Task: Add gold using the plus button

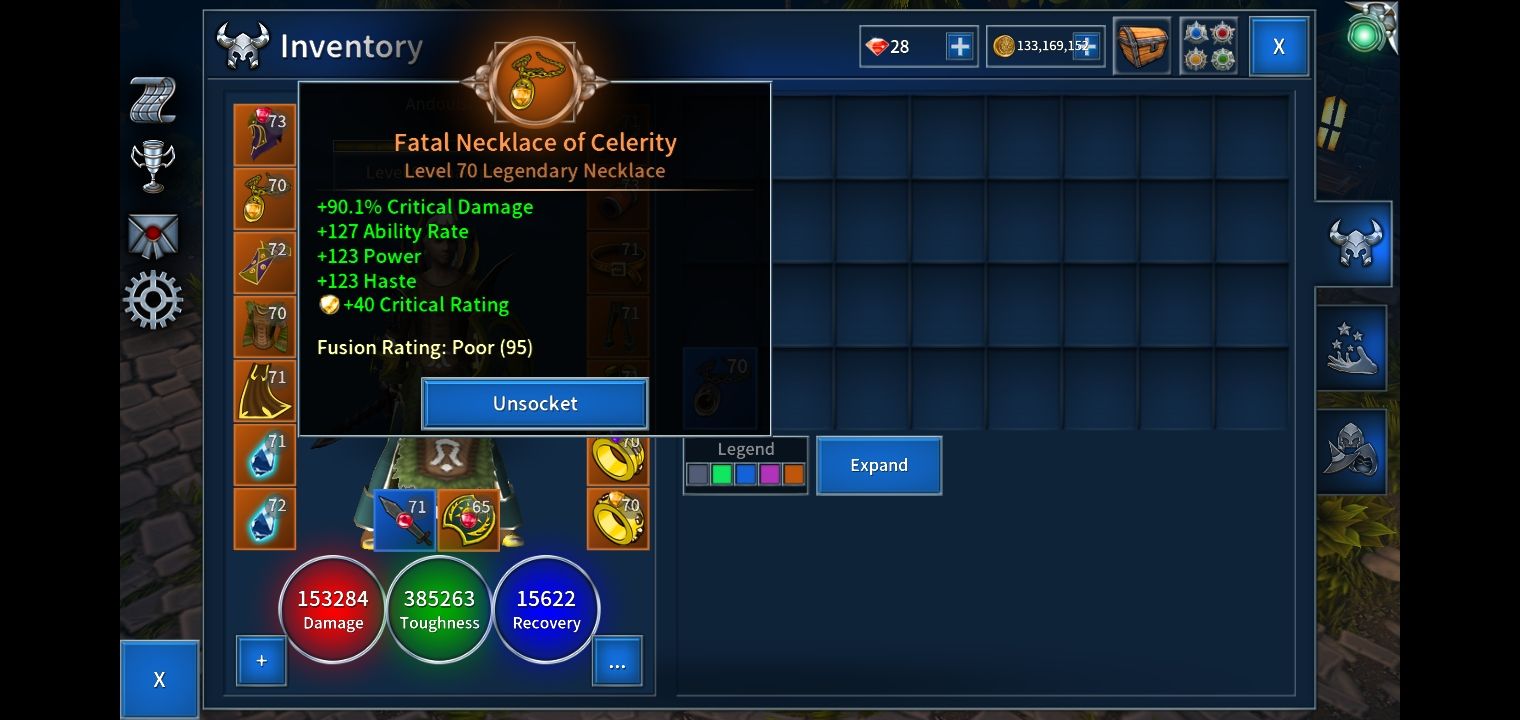Action: 1089,46
